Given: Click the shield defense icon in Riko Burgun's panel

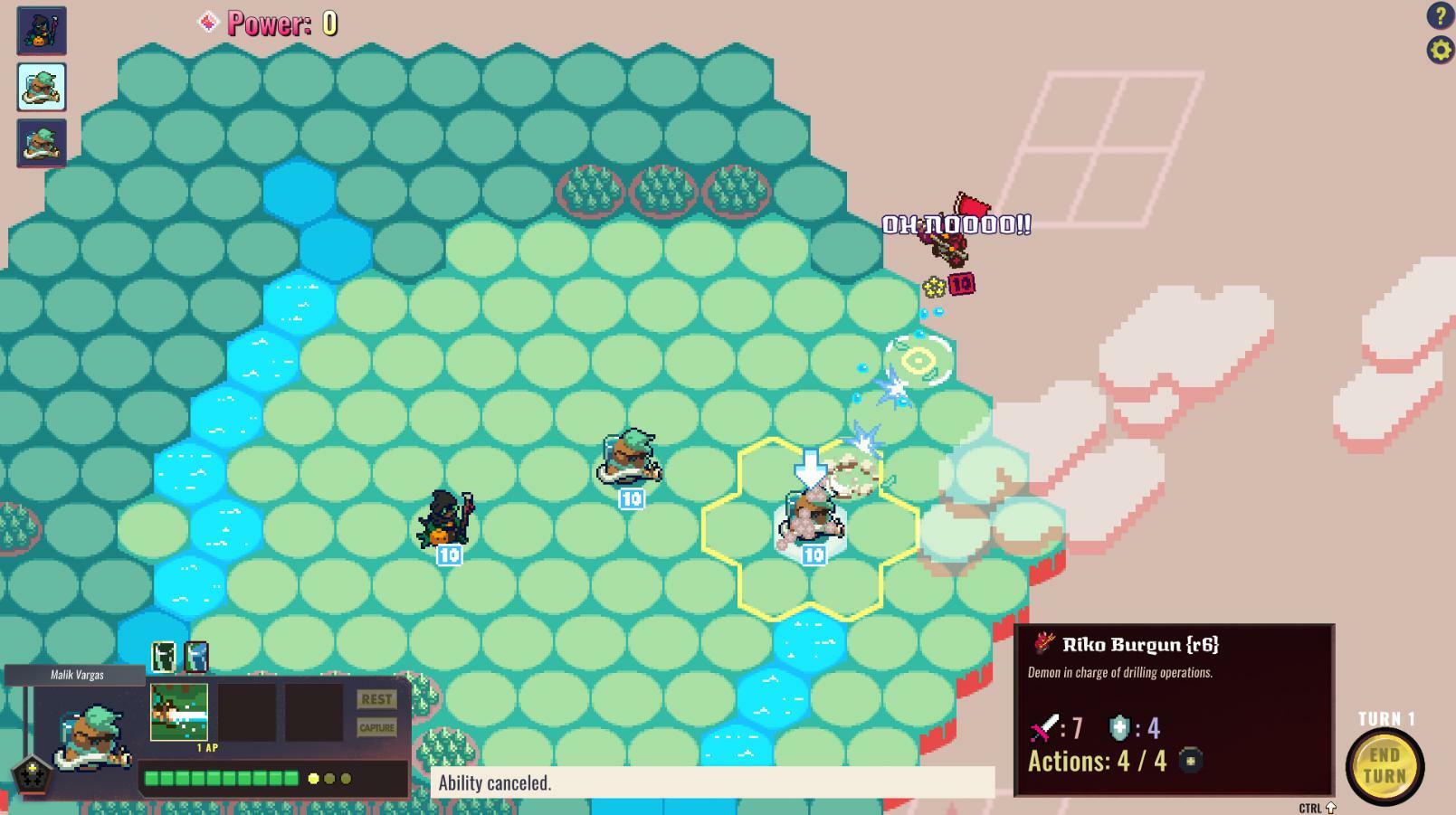Looking at the screenshot, I should click(1118, 727).
